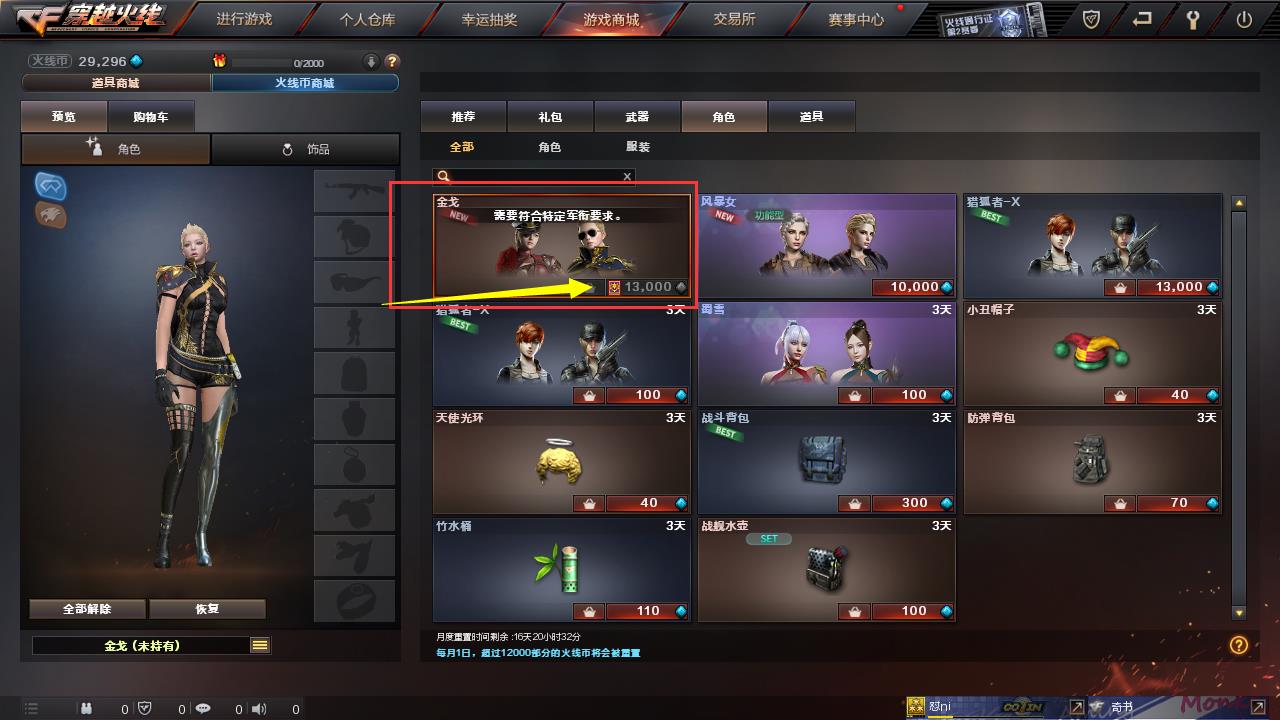This screenshot has height=720, width=1280.
Task: Toggle the blue faction emblem
Action: [49, 186]
